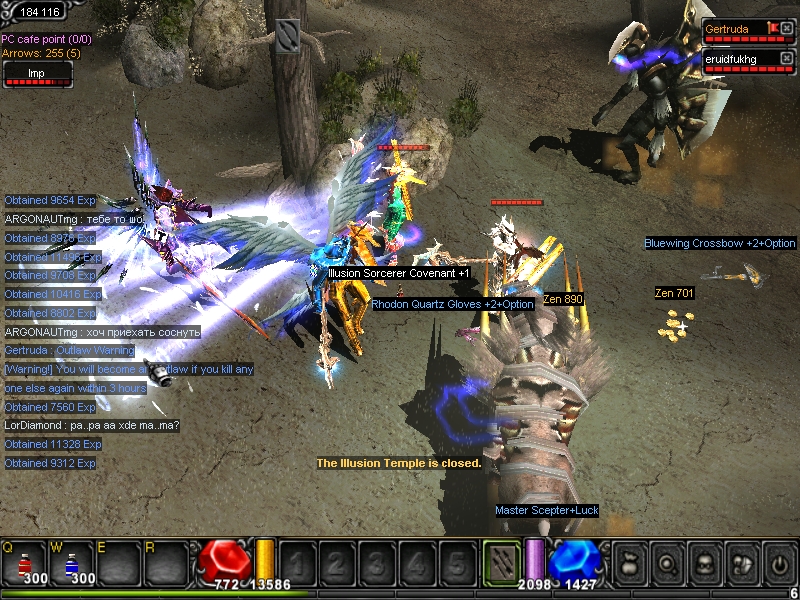800x600 pixels.
Task: Open the inventory bag button
Action: [628, 563]
